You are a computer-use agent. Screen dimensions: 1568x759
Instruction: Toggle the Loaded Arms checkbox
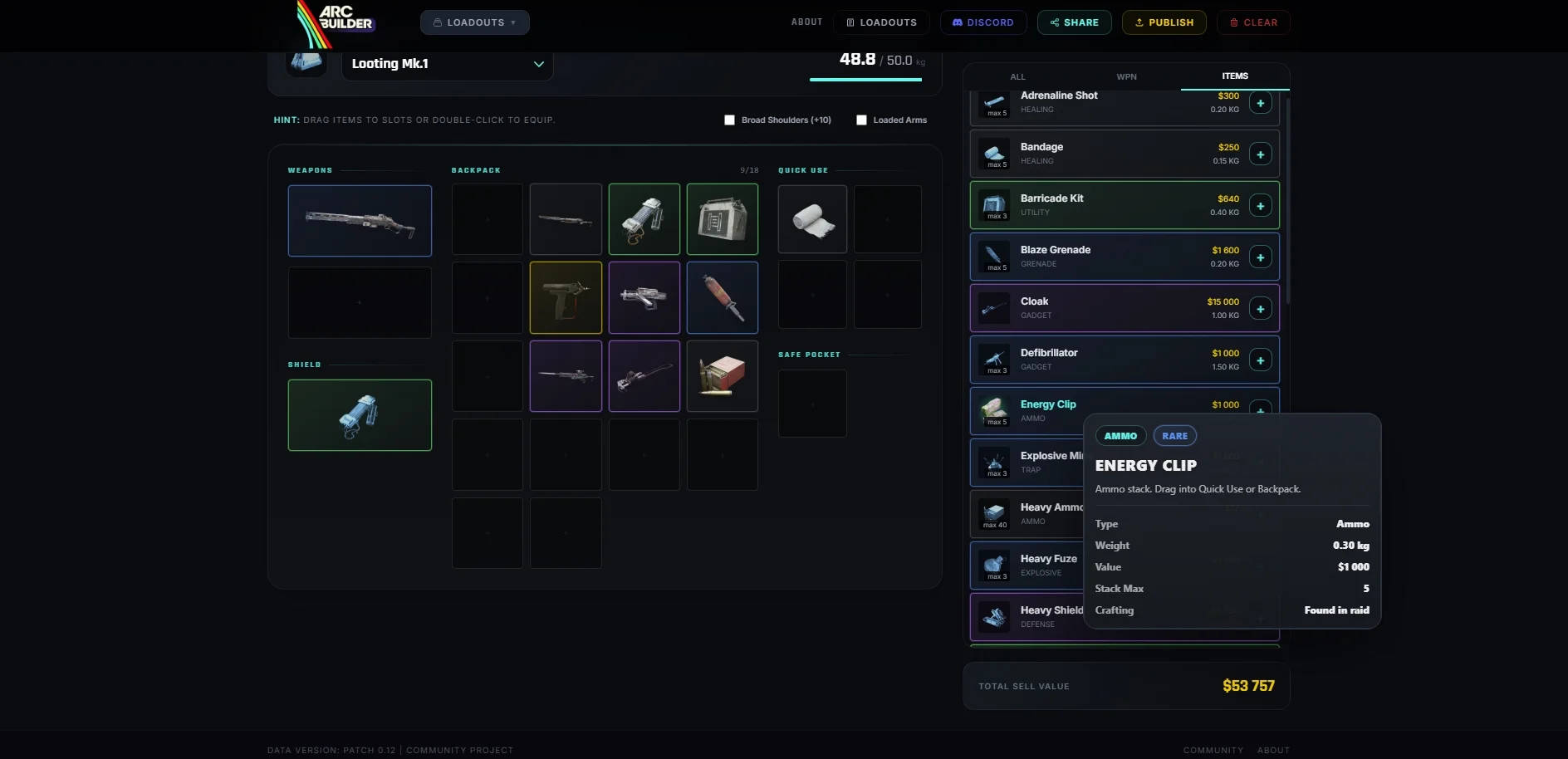click(x=862, y=120)
